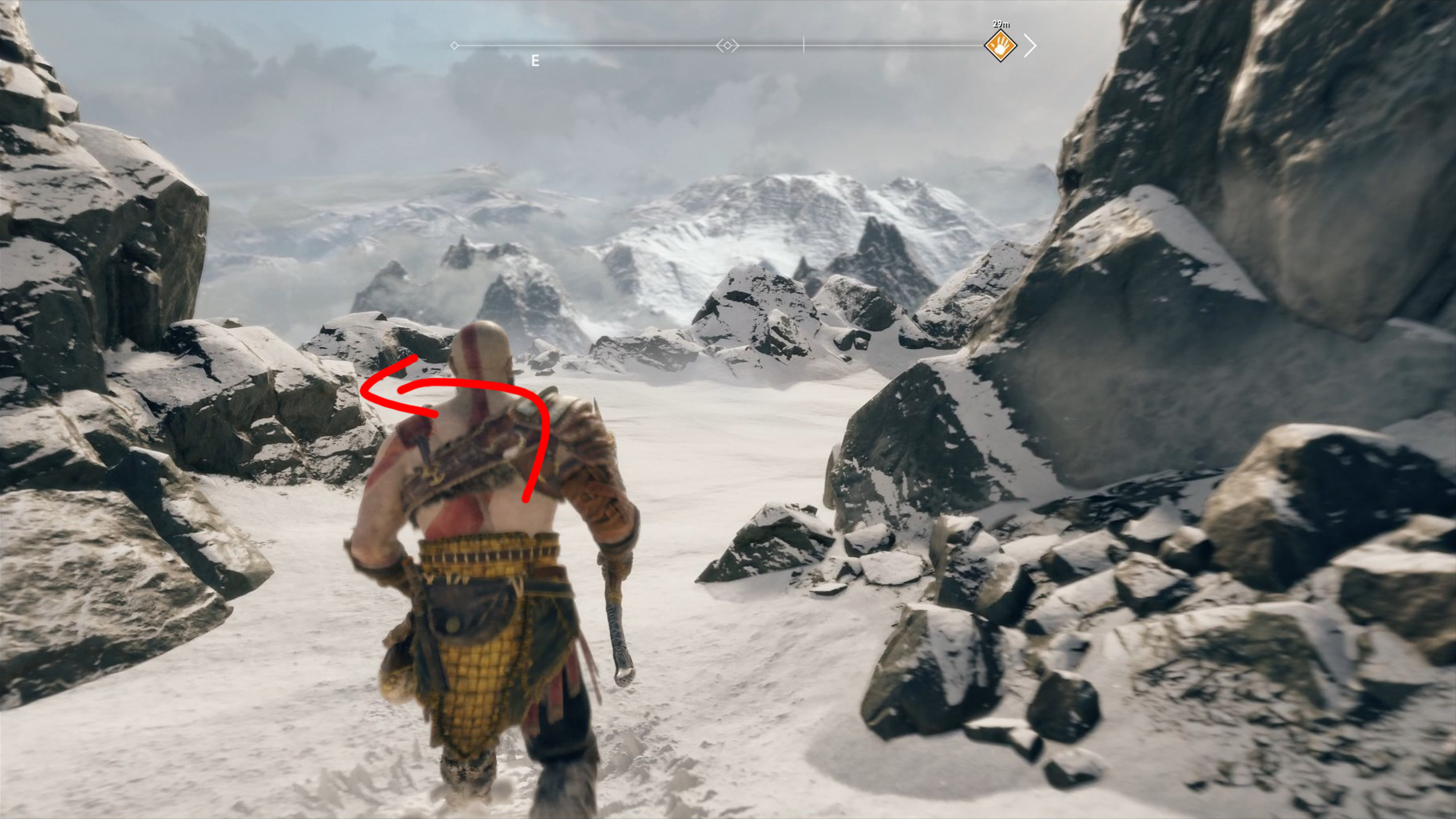The width and height of the screenshot is (1456, 819).
Task: Click the small tick mark on the compass line
Action: pos(802,45)
